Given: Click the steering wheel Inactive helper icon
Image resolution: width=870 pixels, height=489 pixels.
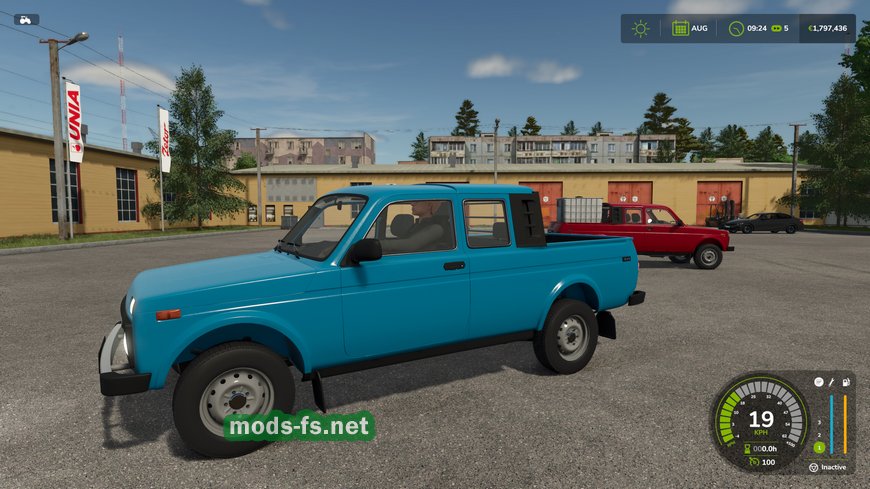Looking at the screenshot, I should [812, 466].
